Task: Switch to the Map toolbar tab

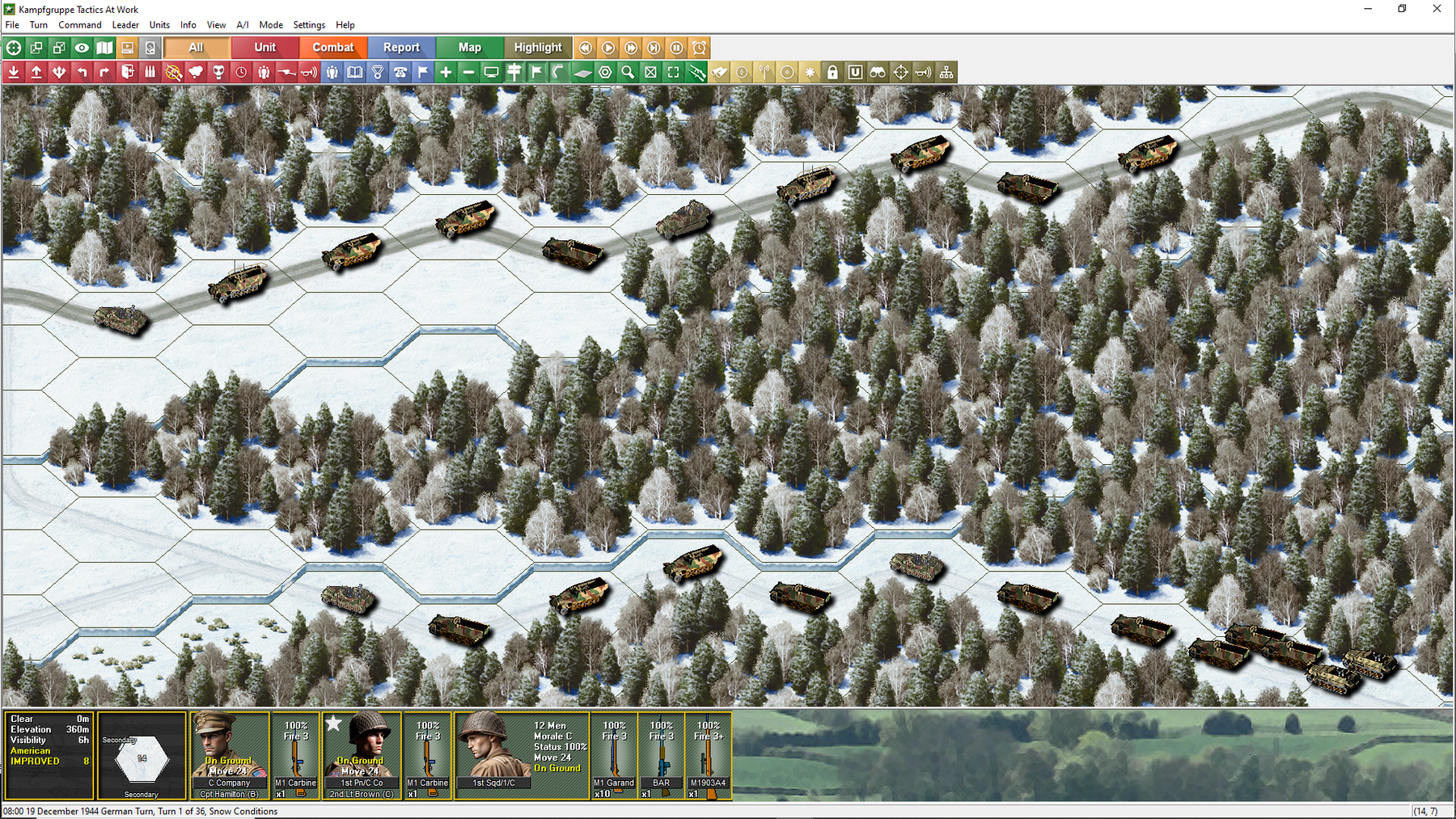Action: pos(469,48)
